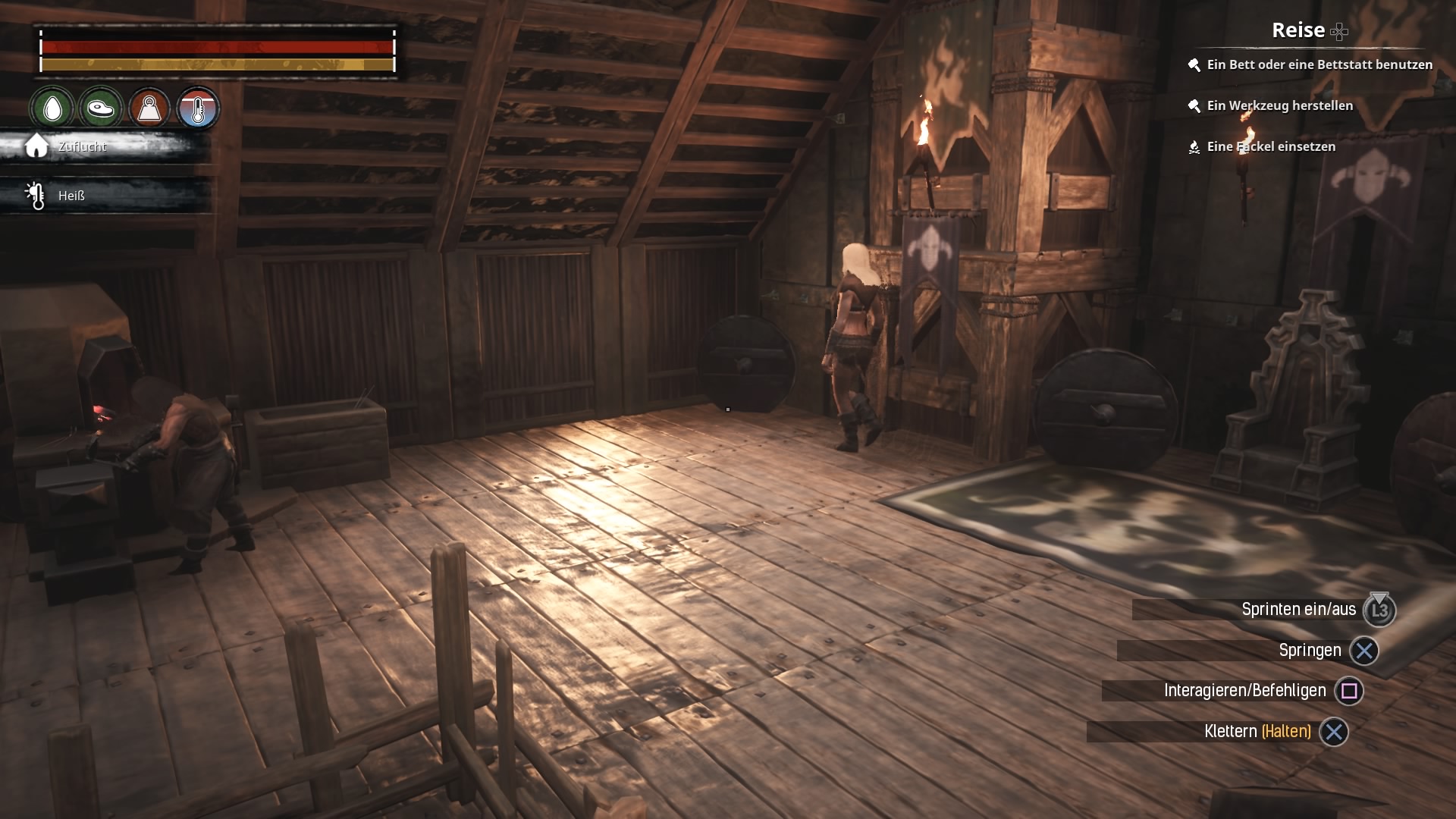The width and height of the screenshot is (1456, 819).
Task: Select the encumbrance weight status icon
Action: point(149,108)
